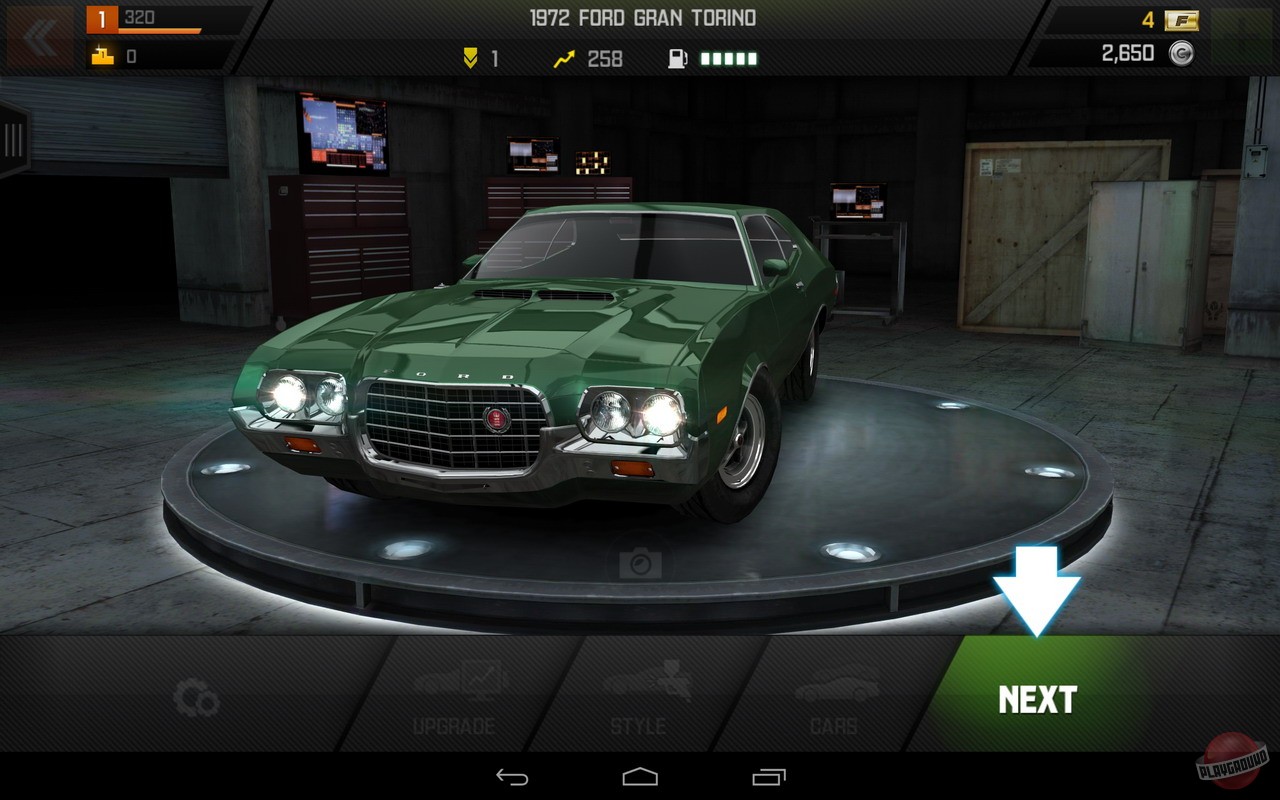Select the Style spray-paint icon
The height and width of the screenshot is (800, 1280).
(x=638, y=690)
